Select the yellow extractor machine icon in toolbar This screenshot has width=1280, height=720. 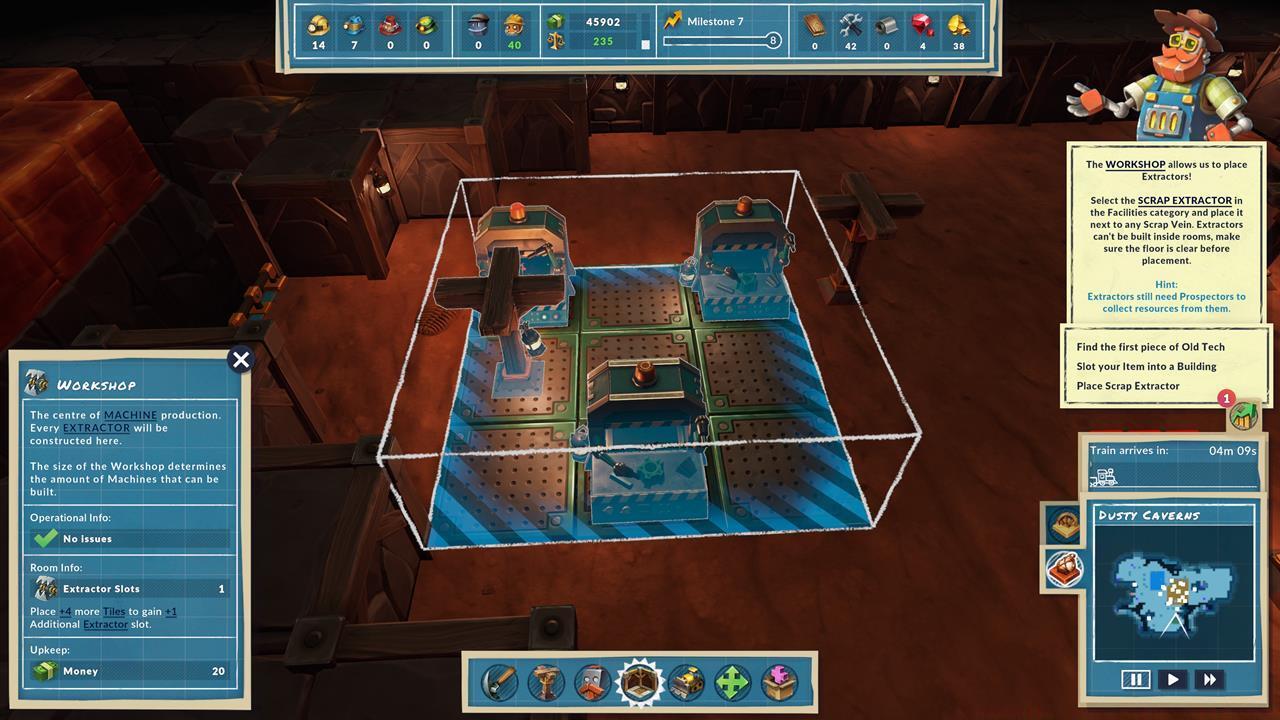(x=686, y=682)
